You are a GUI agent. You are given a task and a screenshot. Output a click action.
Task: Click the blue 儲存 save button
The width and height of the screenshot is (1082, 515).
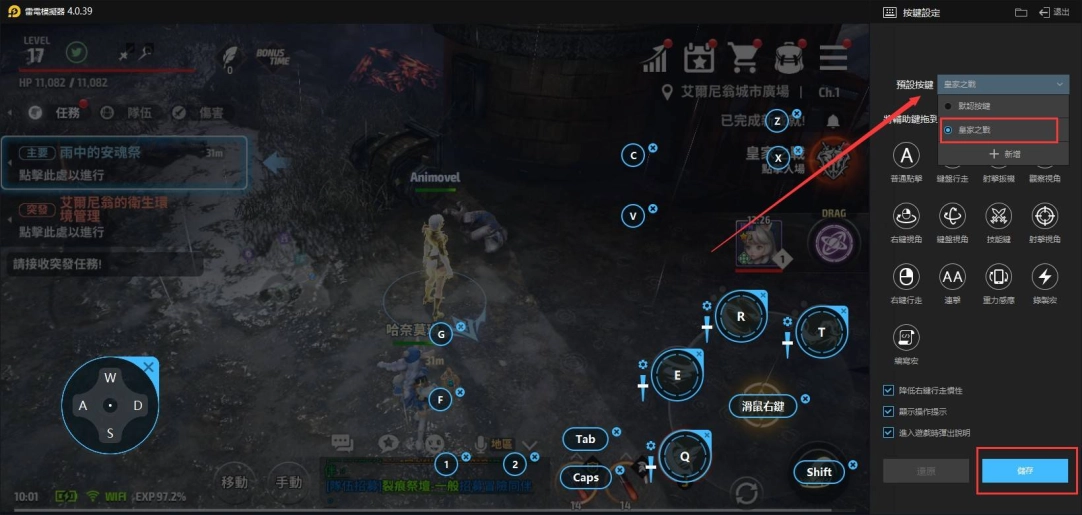[1025, 470]
